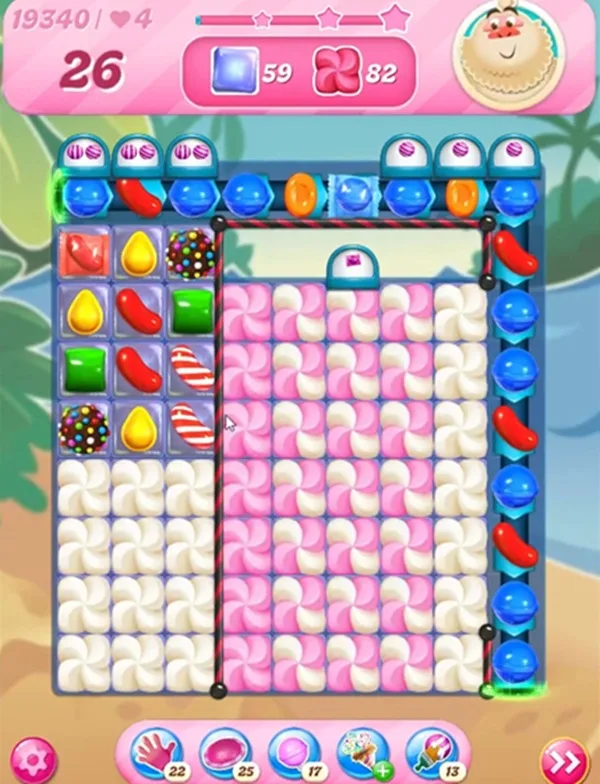Select the red wrapped candy tile
The image size is (600, 784).
point(85,253)
